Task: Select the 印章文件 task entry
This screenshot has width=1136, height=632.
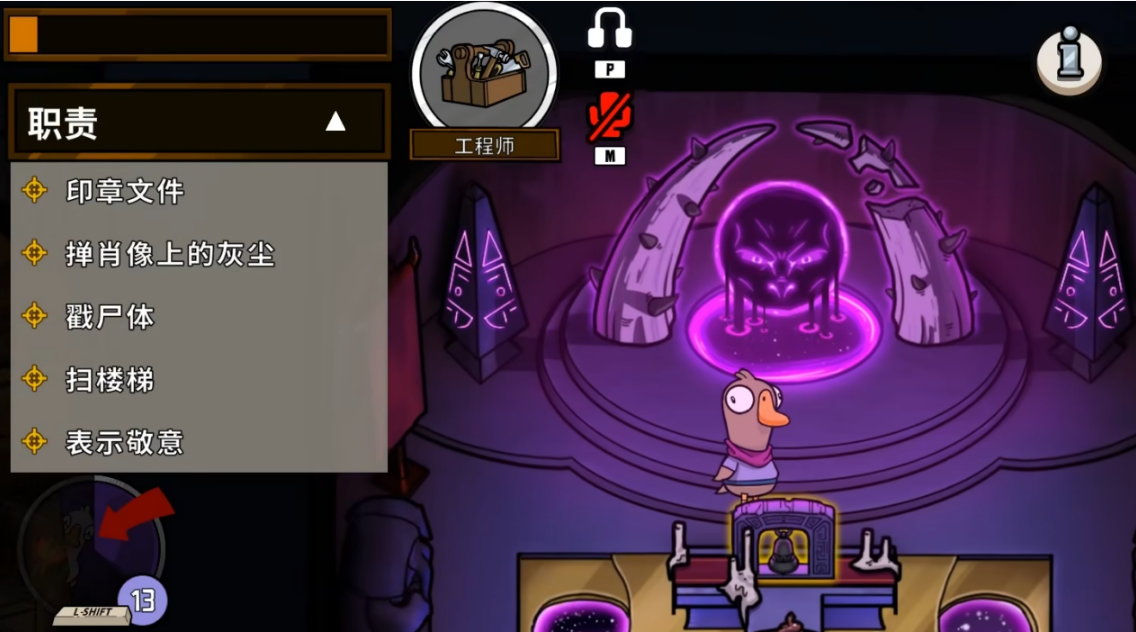Action: [124, 191]
